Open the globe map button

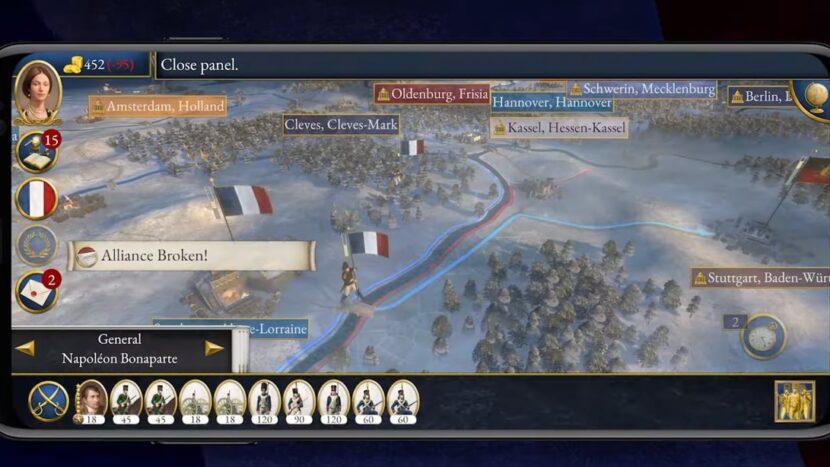pyautogui.click(x=811, y=96)
